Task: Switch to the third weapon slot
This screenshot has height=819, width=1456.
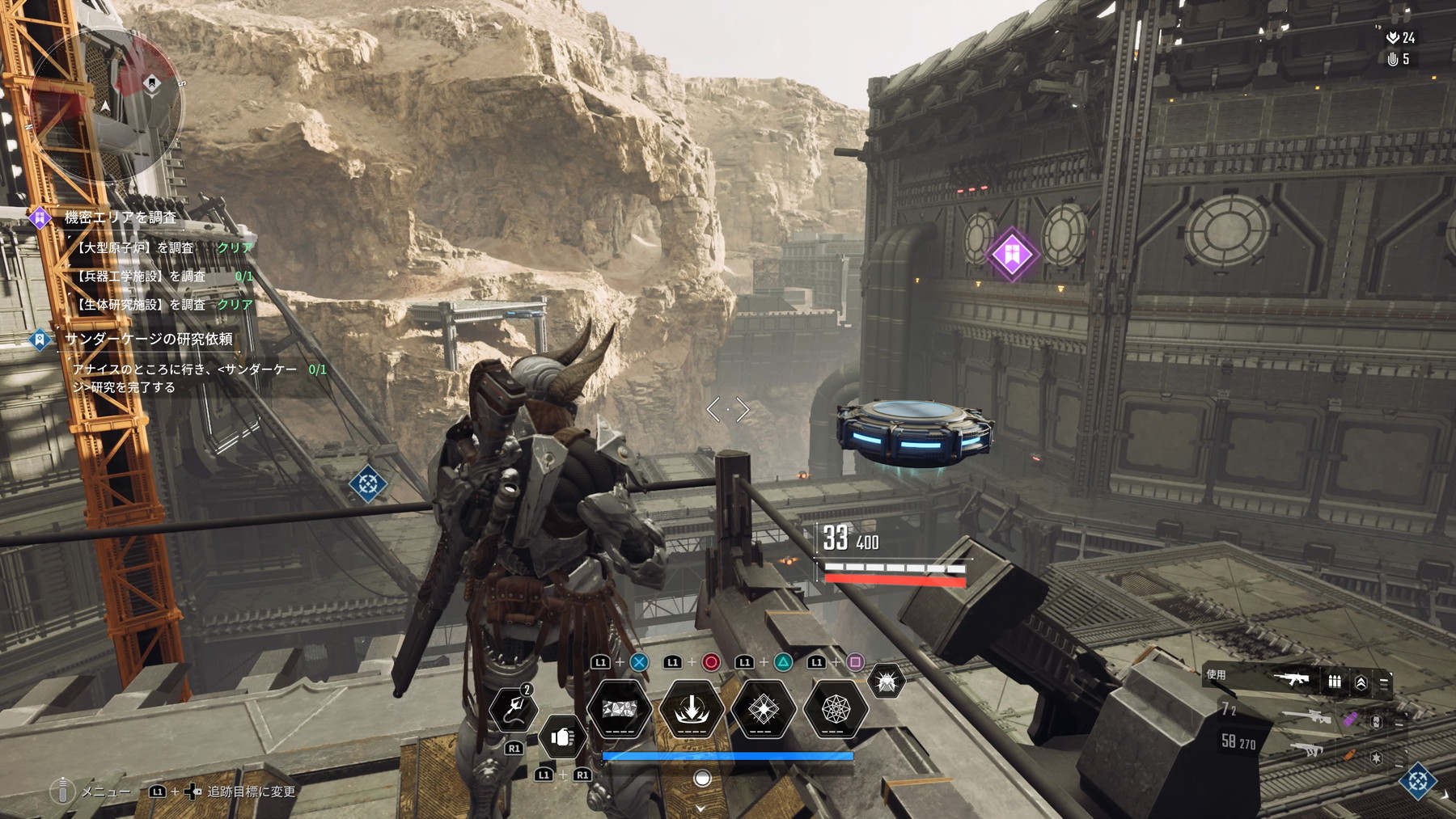Action: 1307,750
